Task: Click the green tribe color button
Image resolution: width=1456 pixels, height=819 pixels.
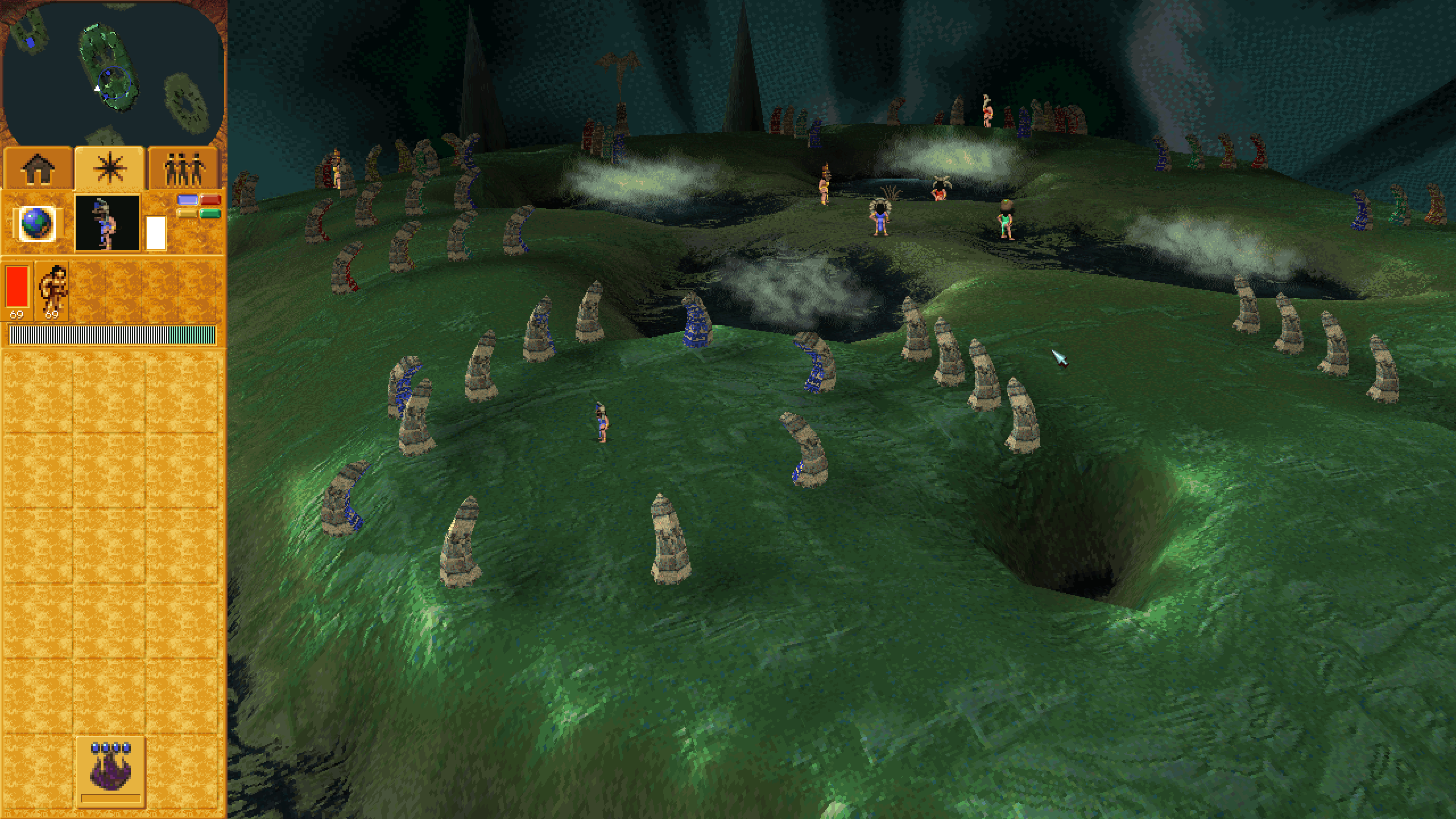Action: [210, 213]
